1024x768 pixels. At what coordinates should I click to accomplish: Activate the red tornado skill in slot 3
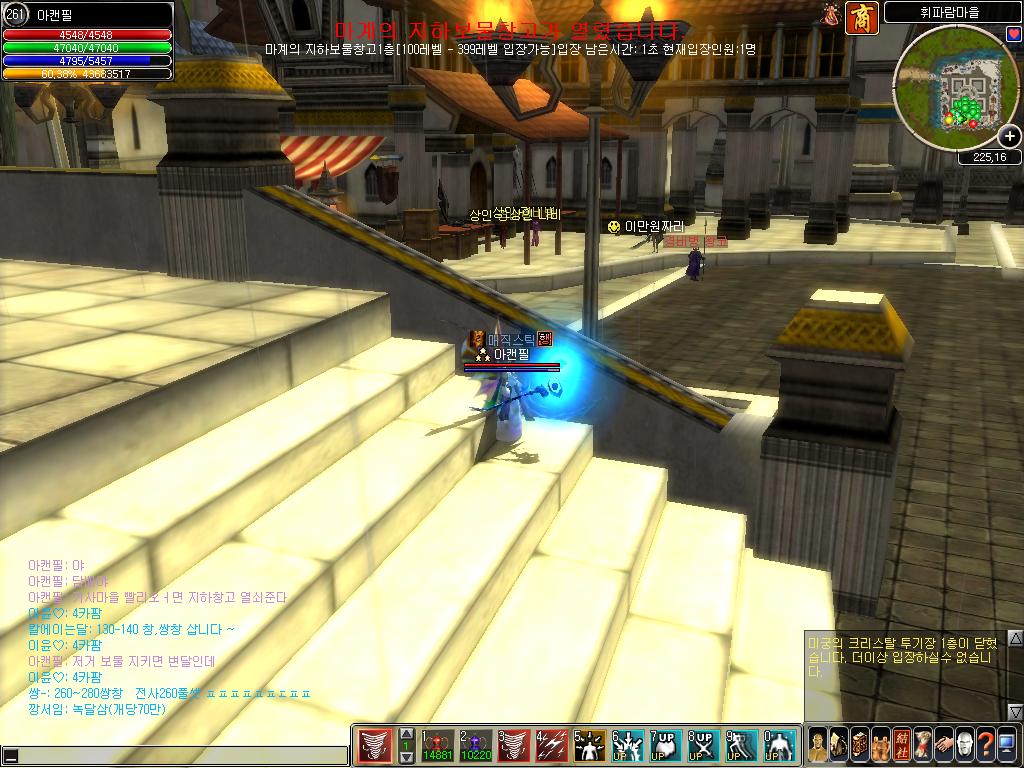[x=513, y=745]
